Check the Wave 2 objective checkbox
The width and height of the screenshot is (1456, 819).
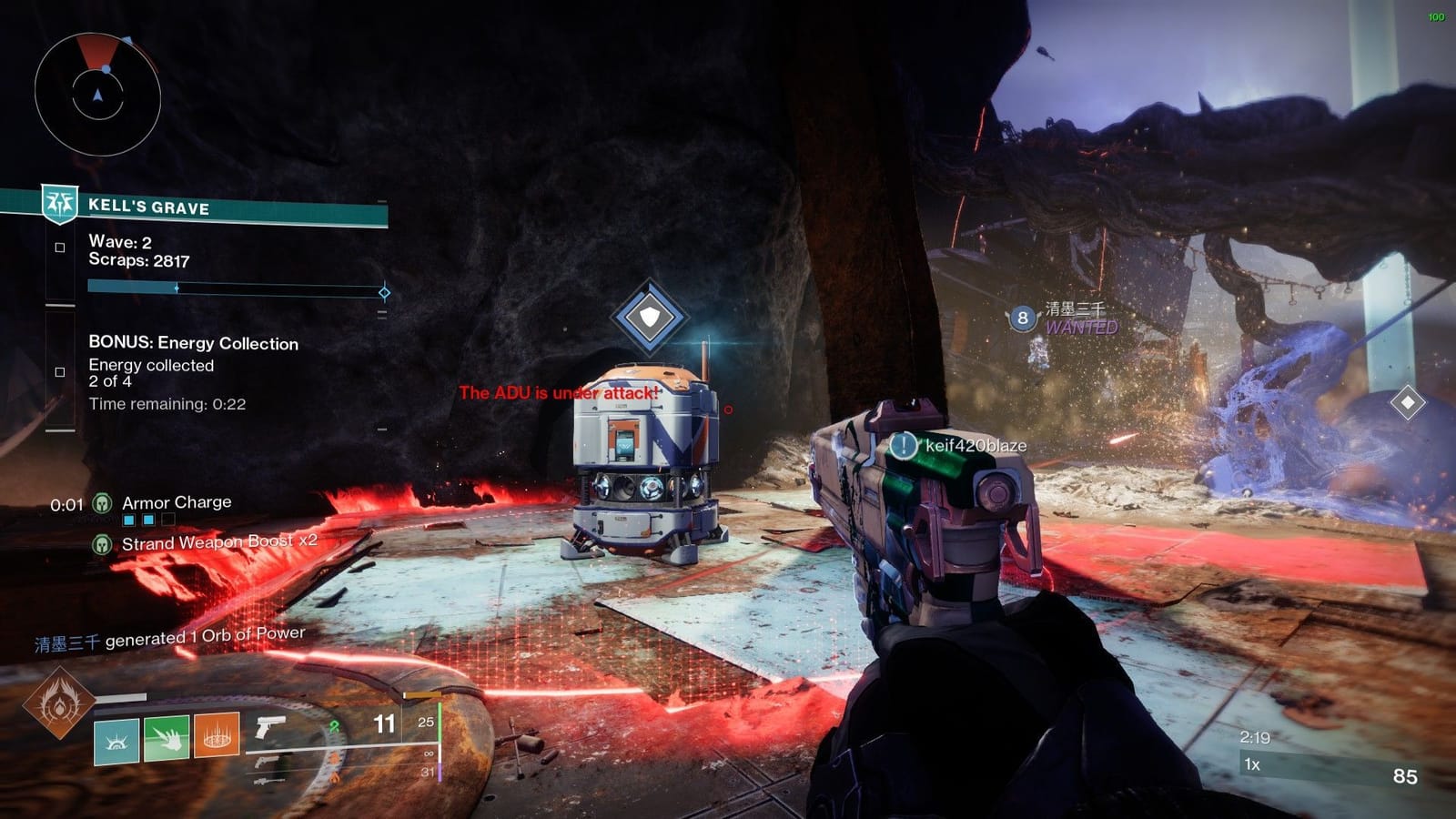60,246
